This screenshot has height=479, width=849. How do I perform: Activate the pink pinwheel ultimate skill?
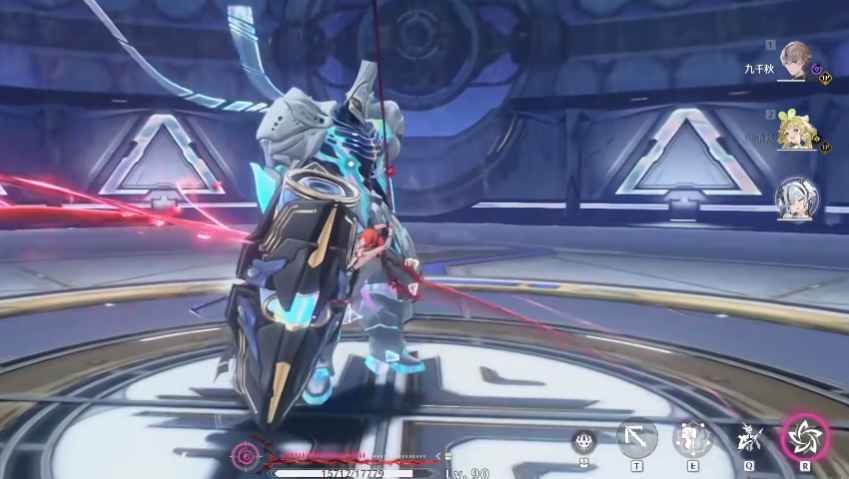click(x=804, y=436)
